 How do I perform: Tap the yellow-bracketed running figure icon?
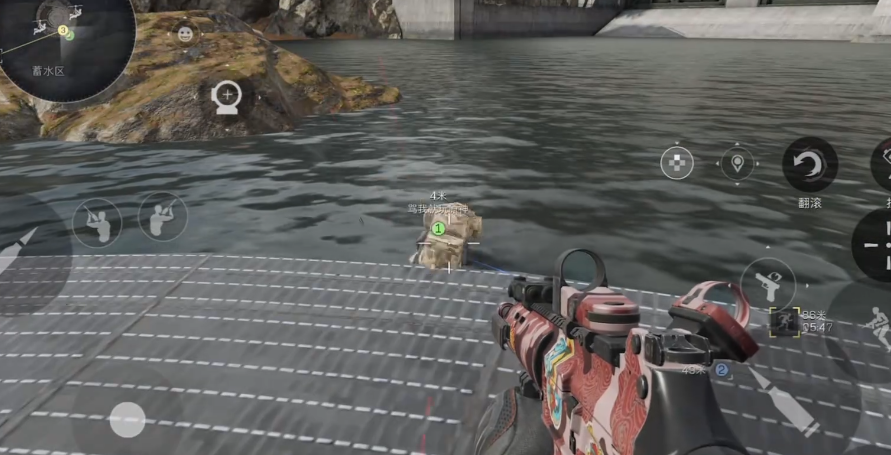783,321
